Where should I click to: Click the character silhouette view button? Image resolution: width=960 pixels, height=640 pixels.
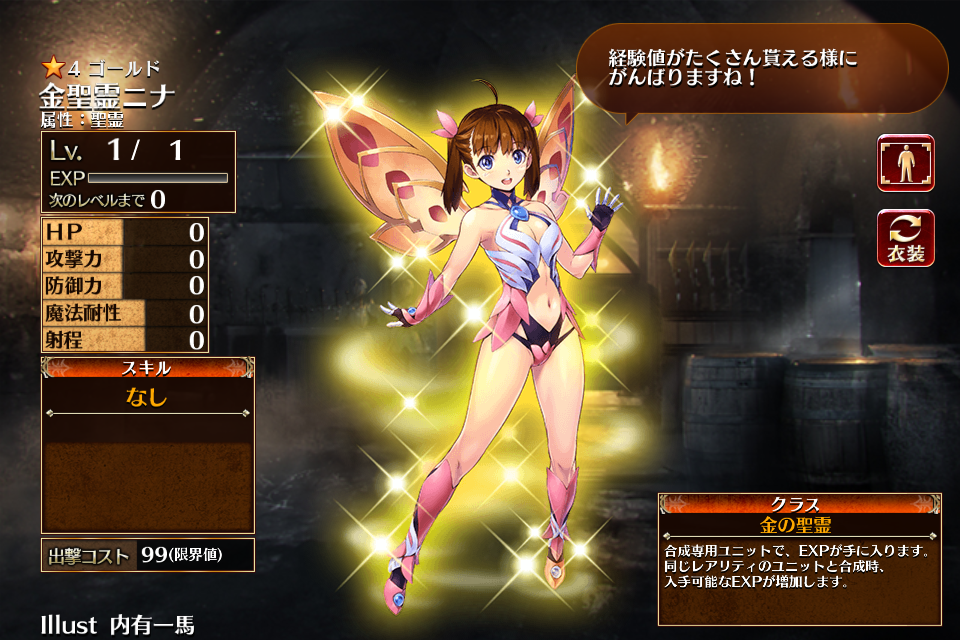coord(906,163)
